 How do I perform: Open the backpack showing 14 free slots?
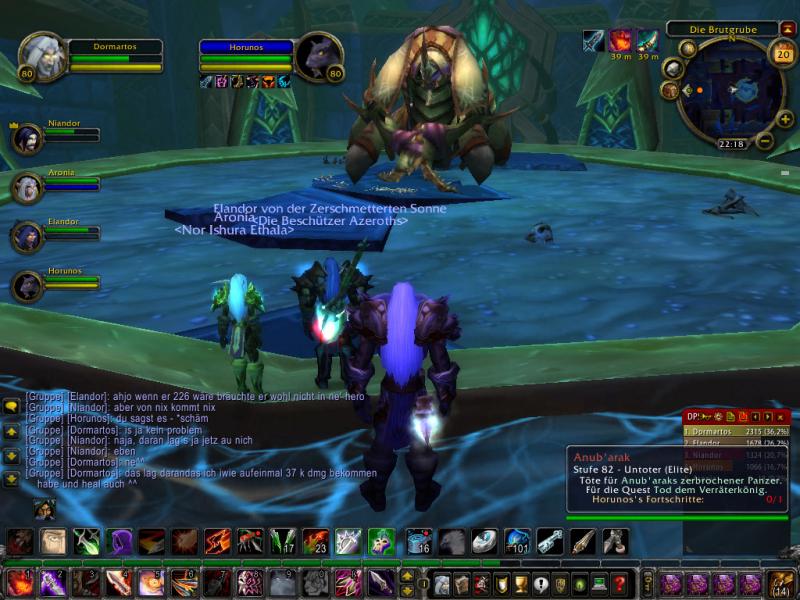pos(781,583)
